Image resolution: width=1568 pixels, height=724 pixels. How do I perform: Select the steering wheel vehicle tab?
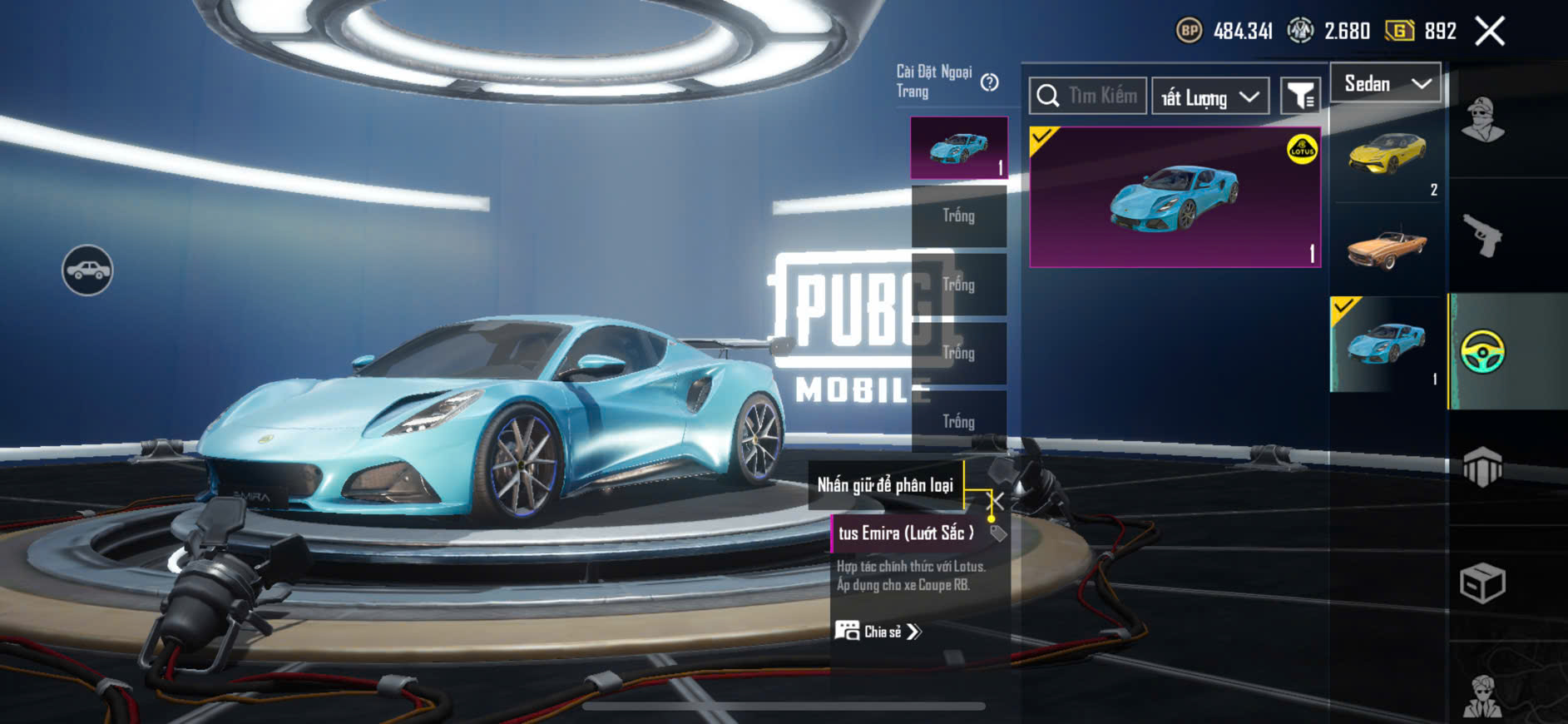click(1483, 351)
